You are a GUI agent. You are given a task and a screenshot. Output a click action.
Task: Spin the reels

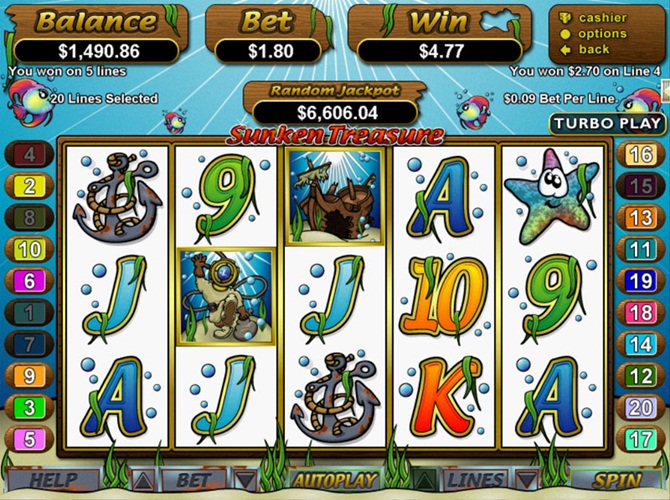619,482
